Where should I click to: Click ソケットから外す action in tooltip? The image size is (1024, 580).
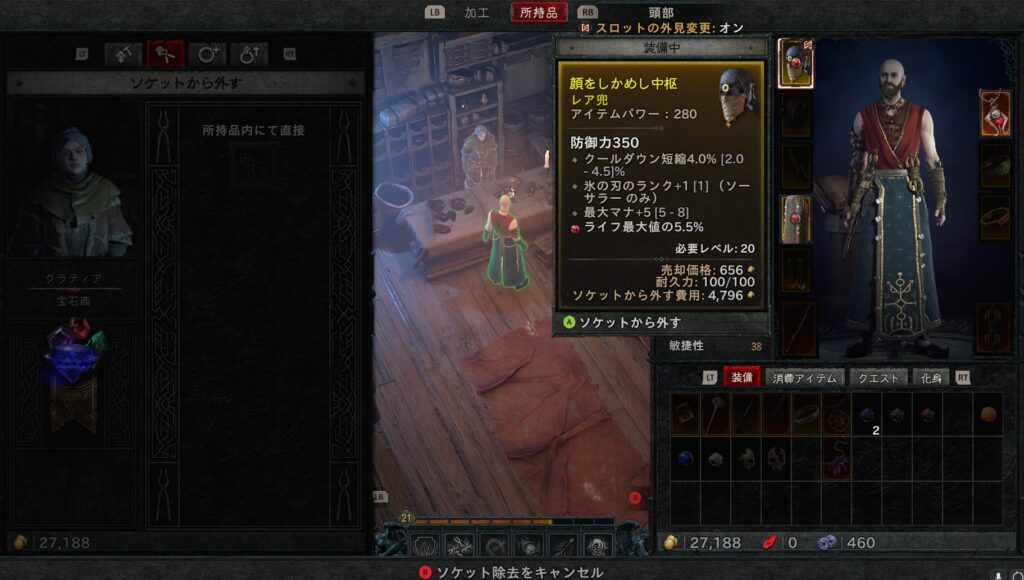tap(628, 322)
